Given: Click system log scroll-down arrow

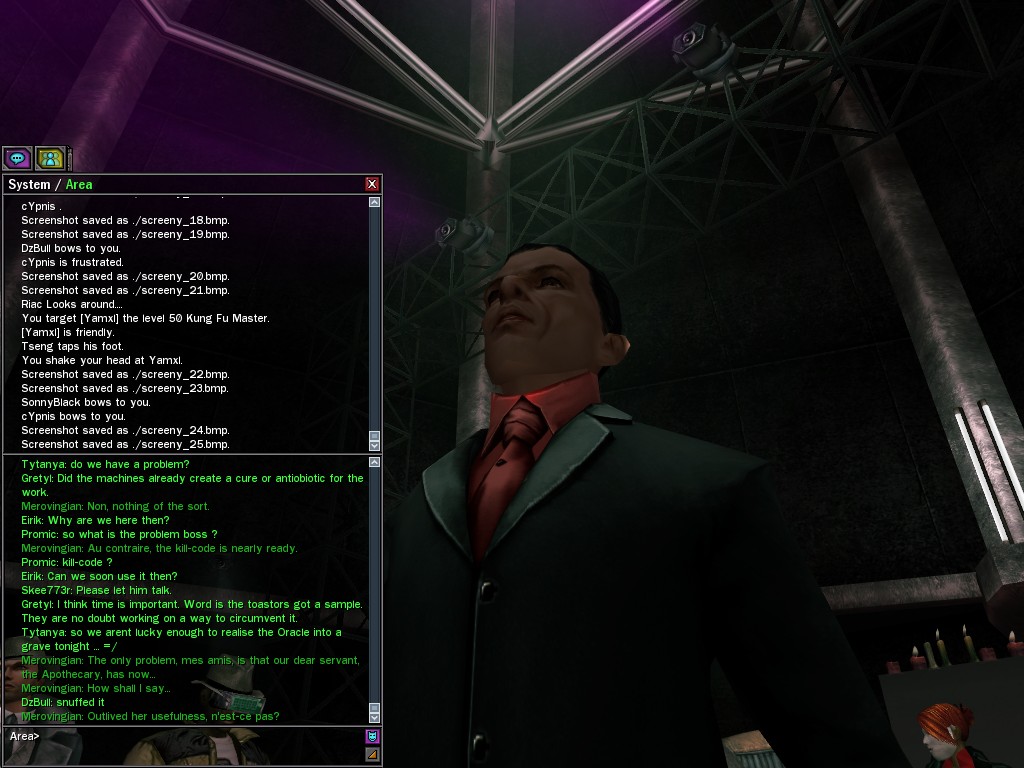Looking at the screenshot, I should 375,445.
